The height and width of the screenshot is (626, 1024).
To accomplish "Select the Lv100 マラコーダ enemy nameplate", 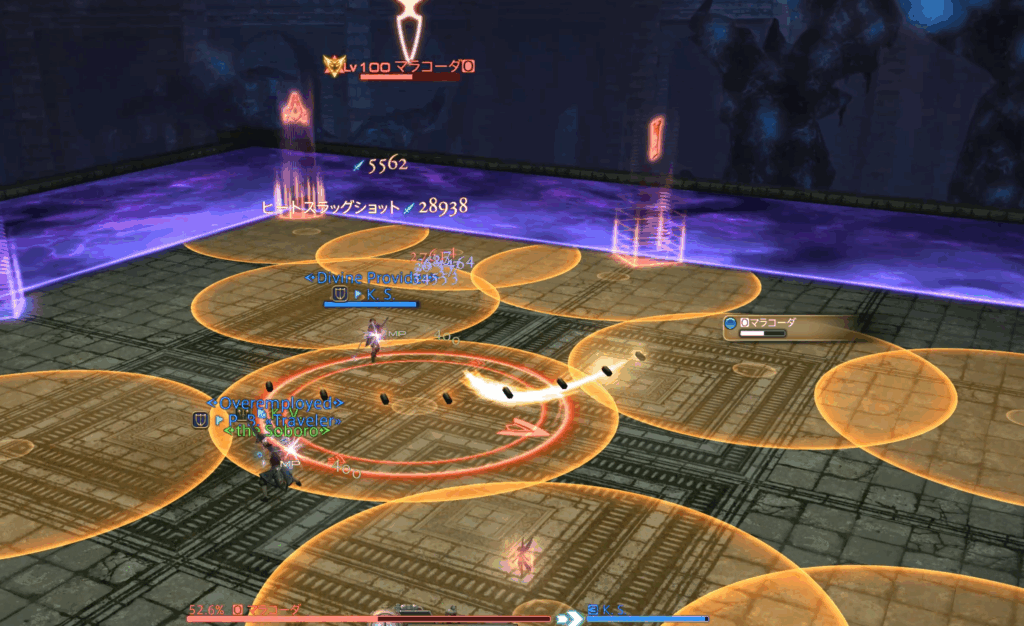I will coord(405,67).
